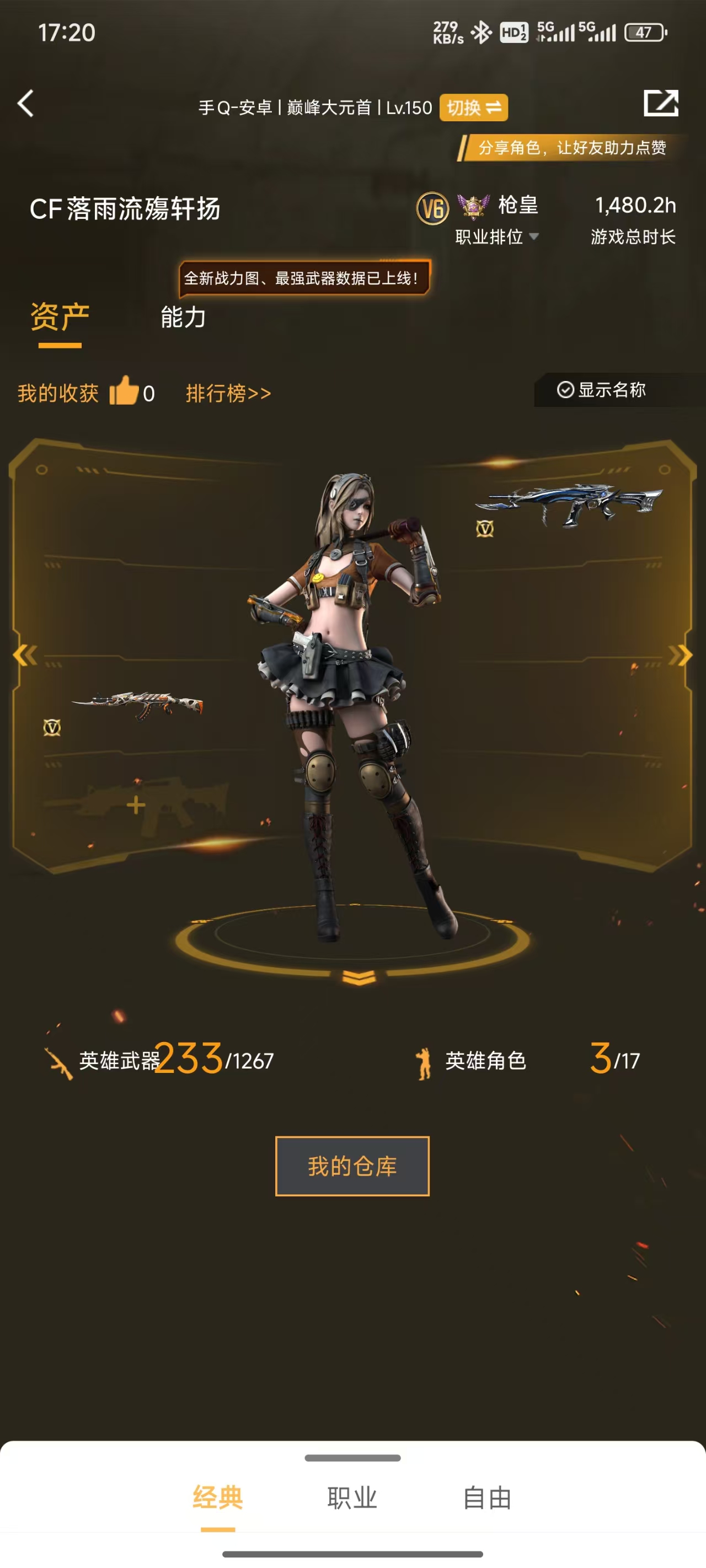Tap the 分享角色 share banner

(x=571, y=148)
